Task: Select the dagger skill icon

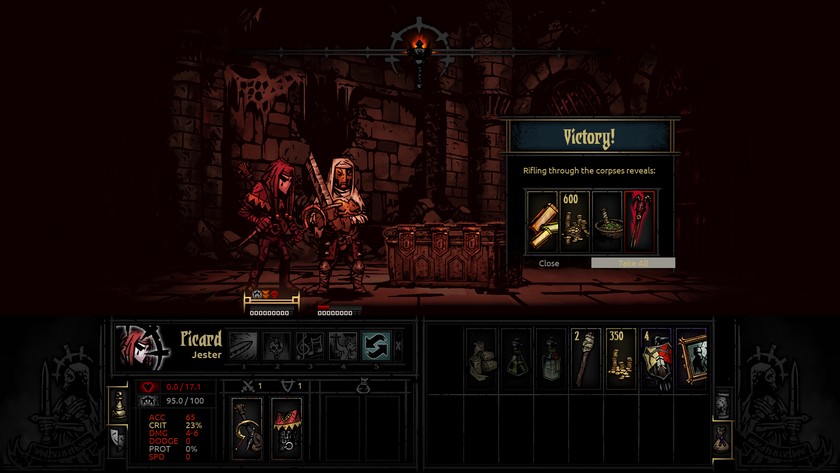Action: pos(243,345)
